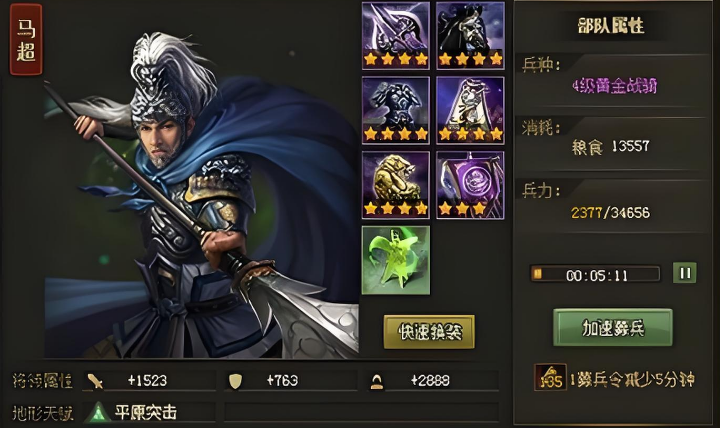Viewport: 720px width, 428px height.
Task: Activate the 加速募兵 speed-up recruitment button
Action: click(613, 327)
